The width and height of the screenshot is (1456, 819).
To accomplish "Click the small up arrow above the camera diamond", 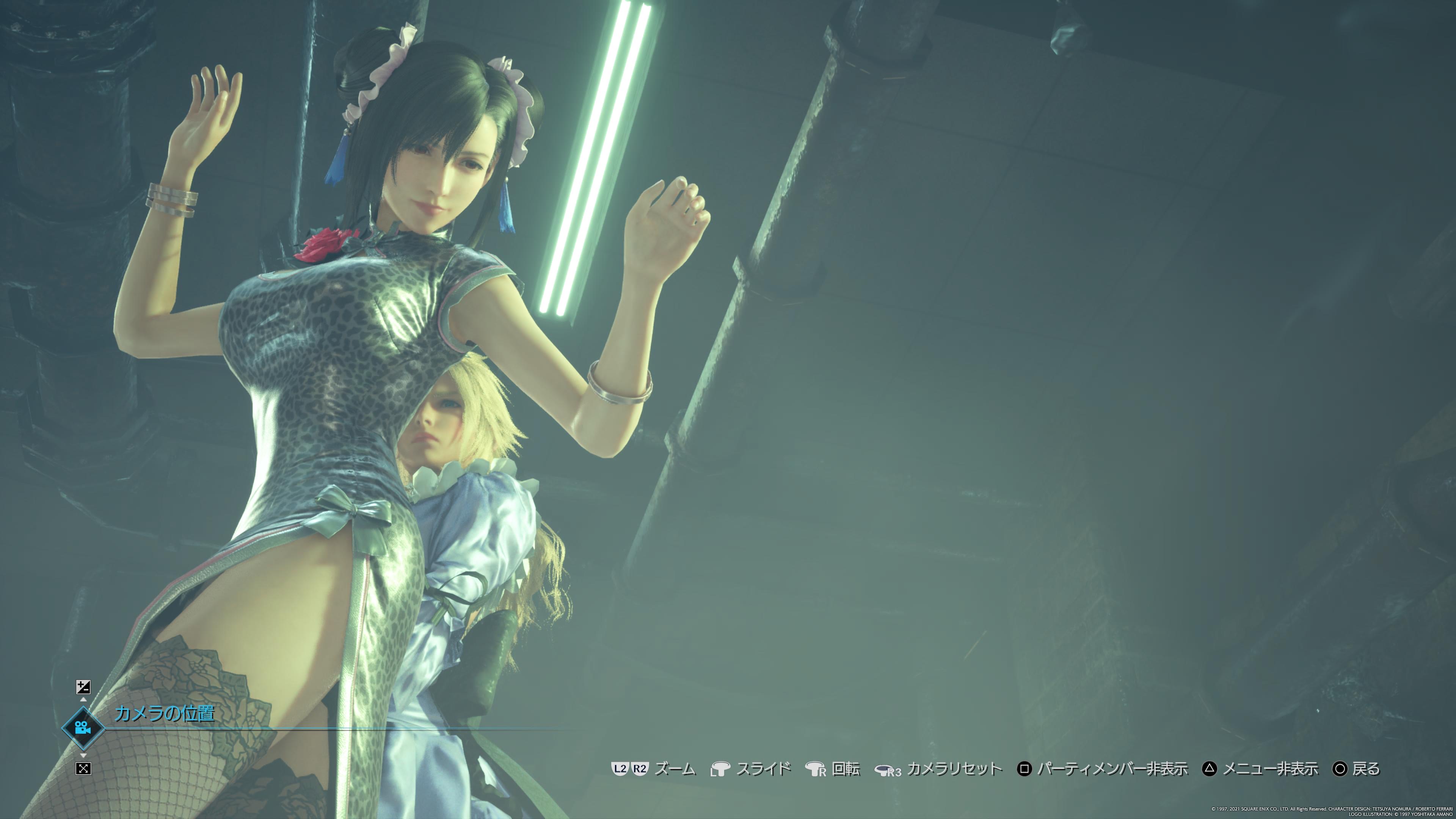I will click(83, 700).
